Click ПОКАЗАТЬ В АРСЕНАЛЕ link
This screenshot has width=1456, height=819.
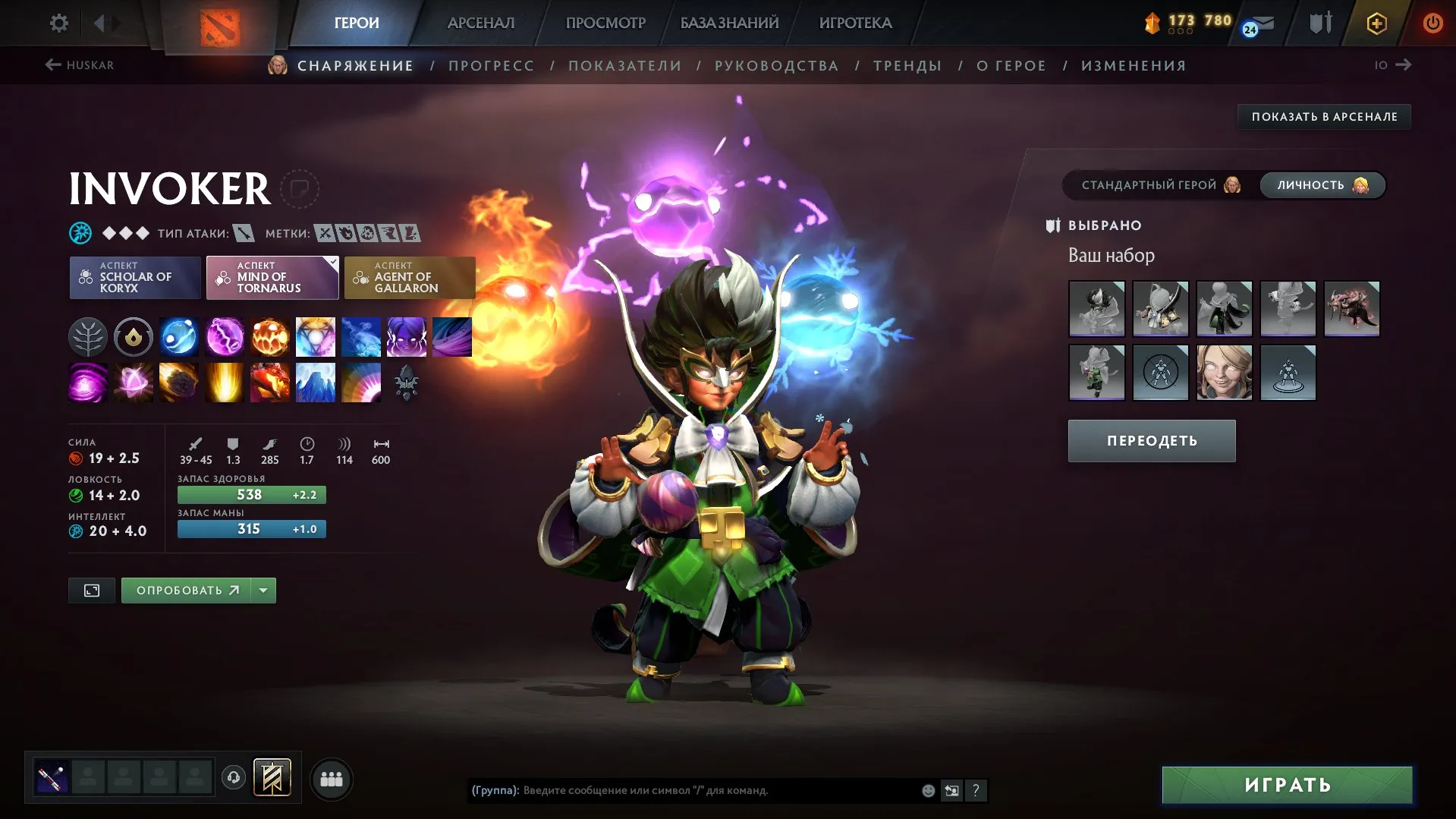click(1323, 117)
